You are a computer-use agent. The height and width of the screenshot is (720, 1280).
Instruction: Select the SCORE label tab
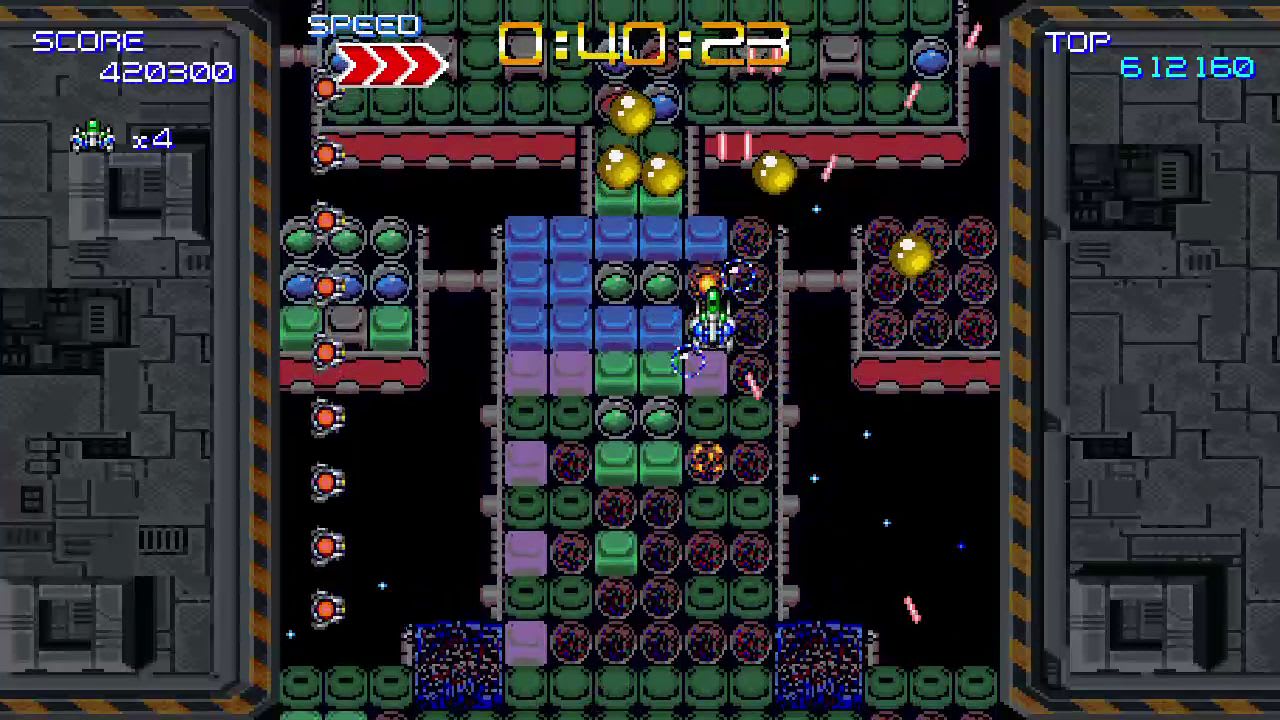[89, 41]
